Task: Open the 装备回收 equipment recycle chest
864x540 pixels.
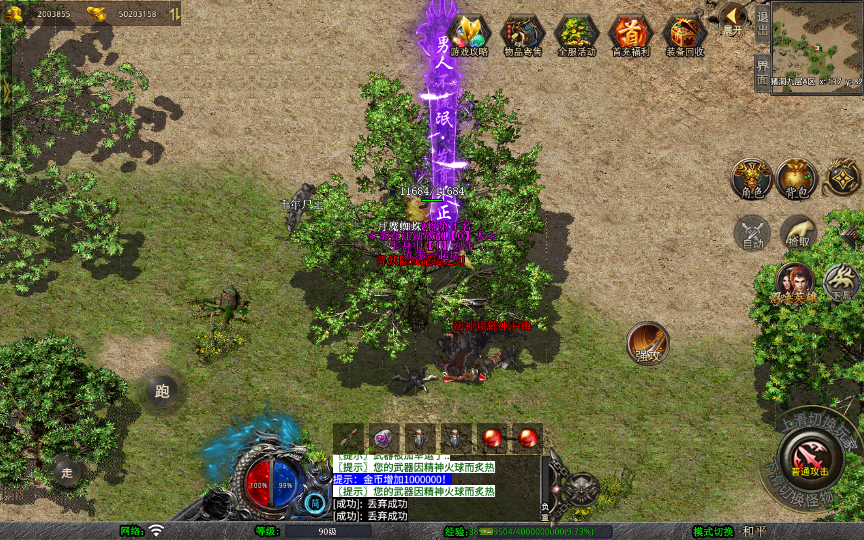Action: (x=685, y=36)
